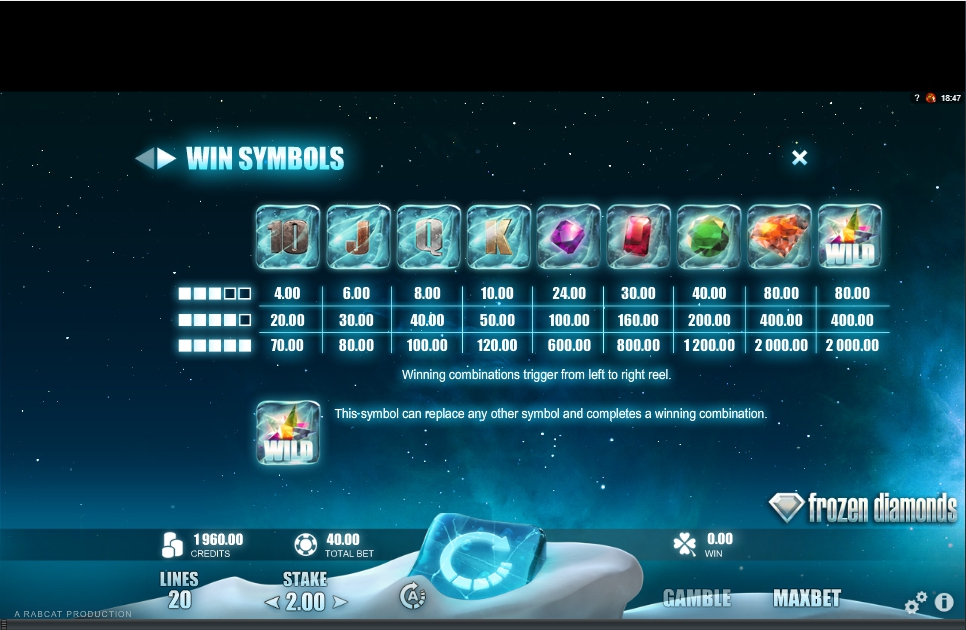
Task: Decrease the stake amount
Action: (270, 602)
